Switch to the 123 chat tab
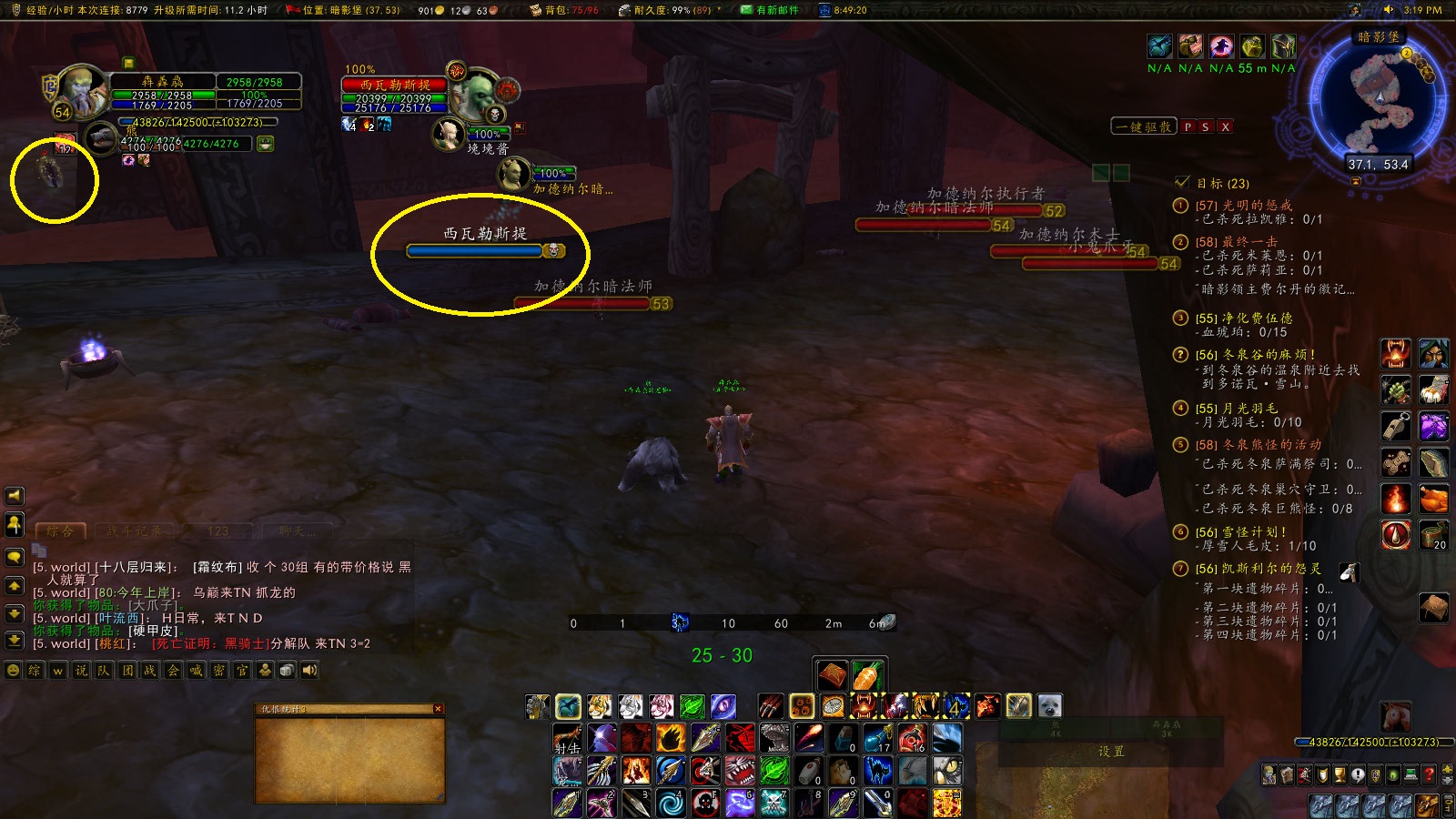The width and height of the screenshot is (1456, 819). click(x=217, y=530)
